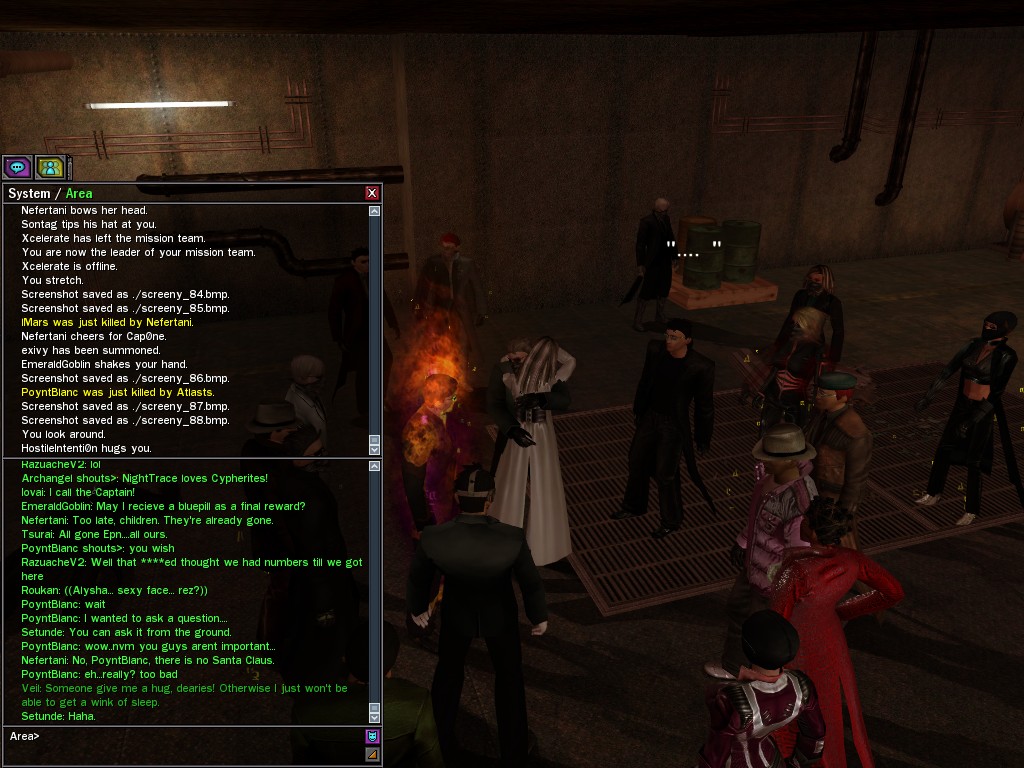The image size is (1024, 768).
Task: Select the System channel label in title
Action: click(29, 194)
